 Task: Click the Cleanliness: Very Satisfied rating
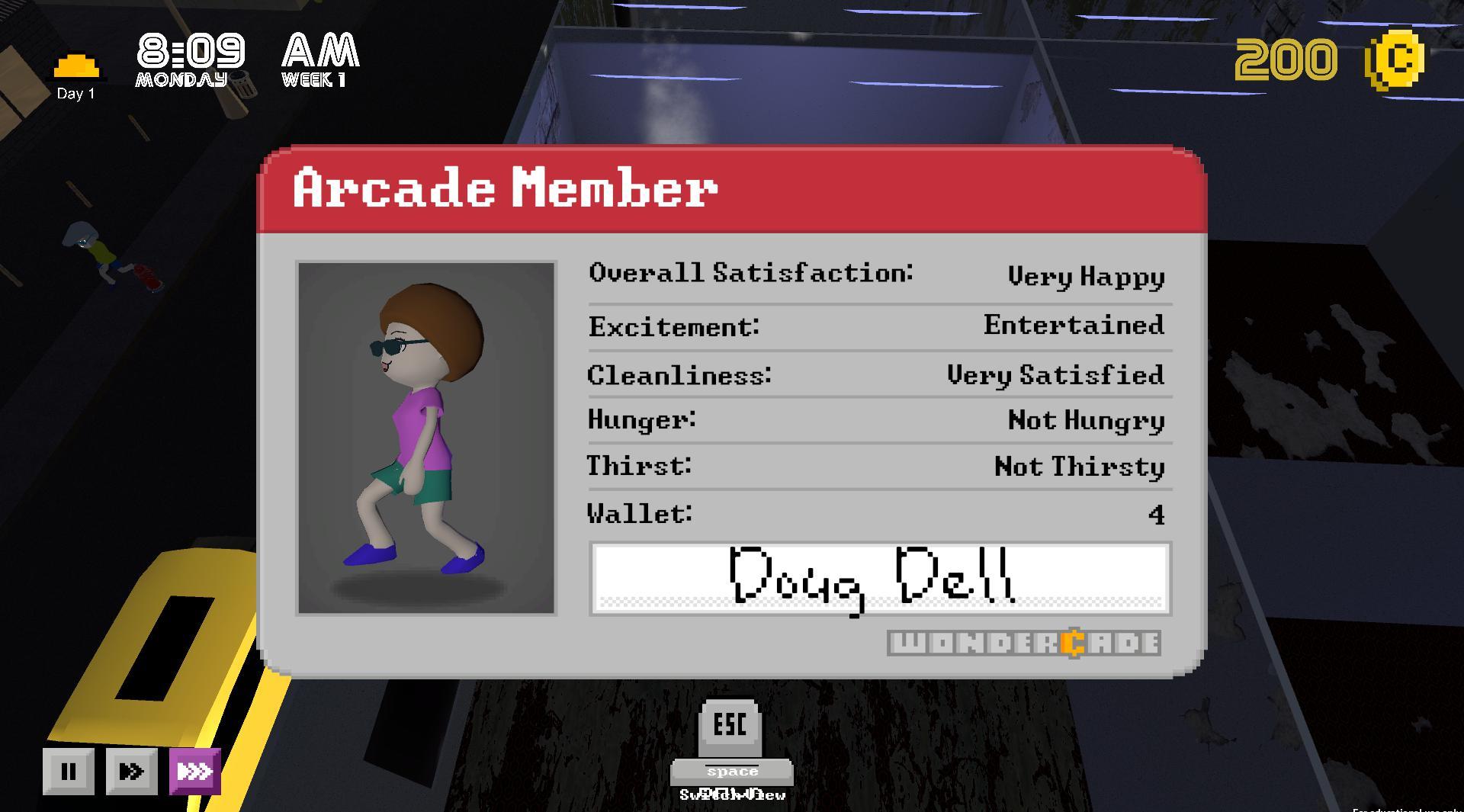point(877,374)
